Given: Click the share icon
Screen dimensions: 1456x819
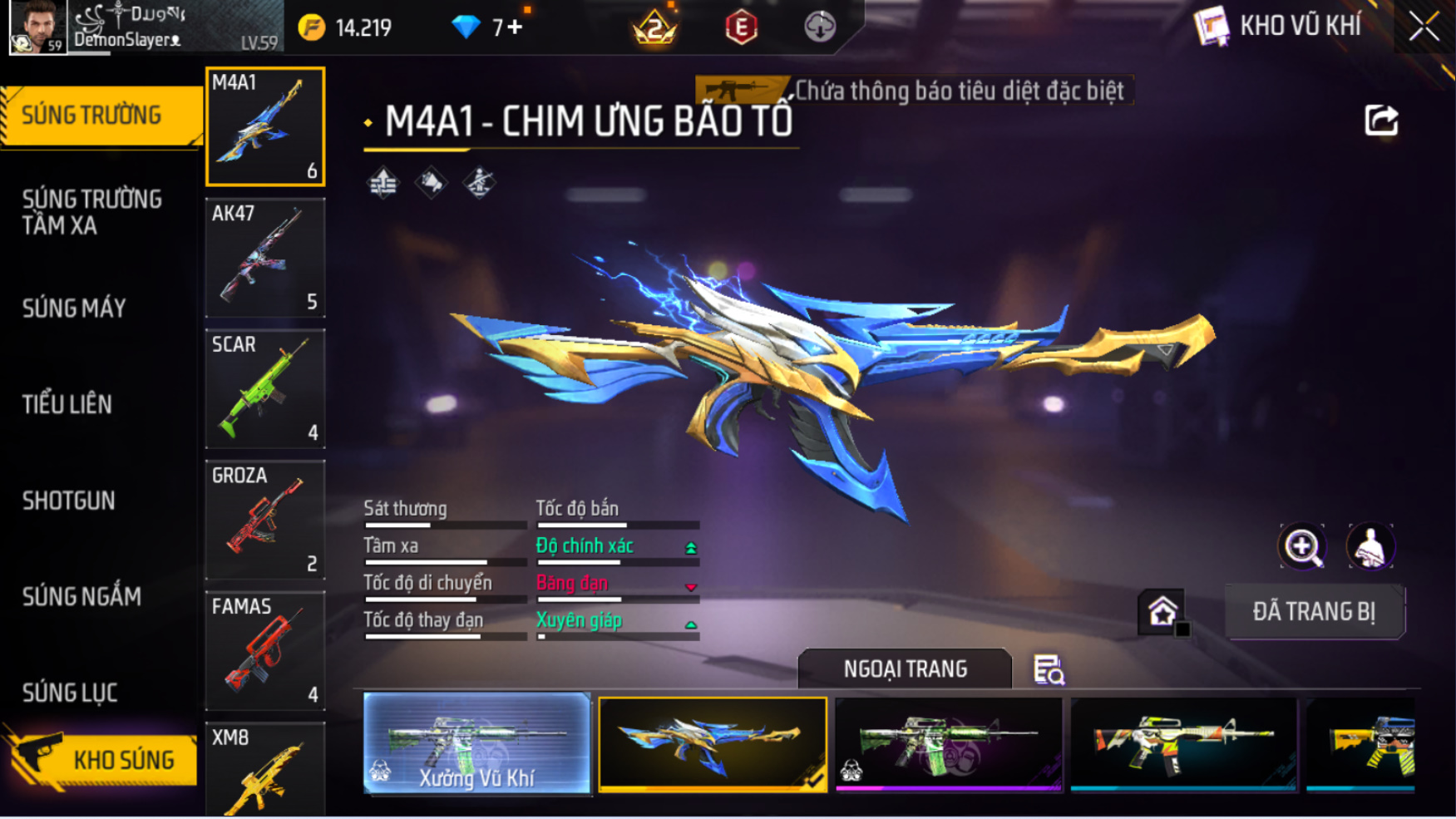Looking at the screenshot, I should pyautogui.click(x=1381, y=121).
